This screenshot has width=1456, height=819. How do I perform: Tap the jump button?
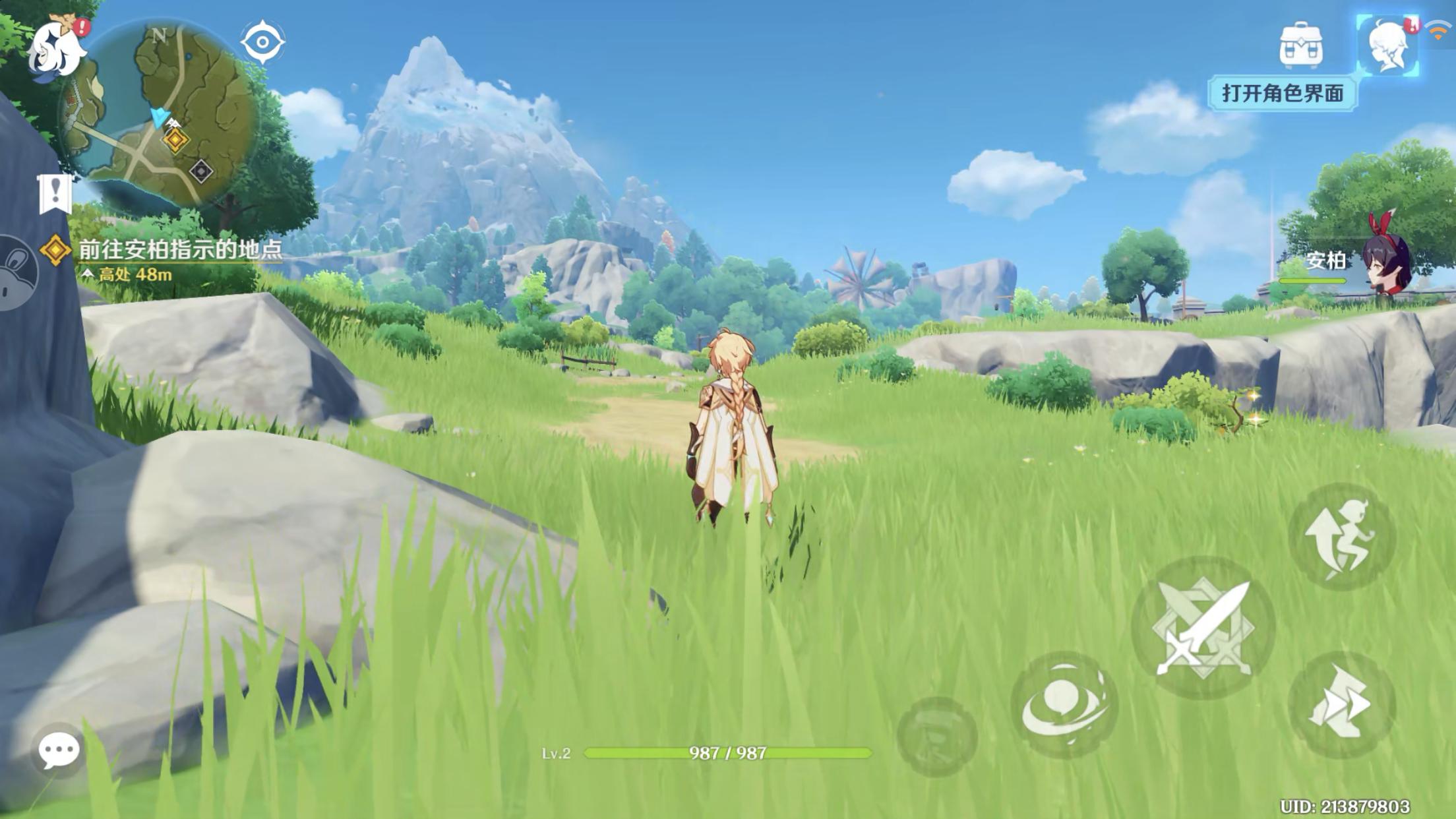coord(1341,536)
